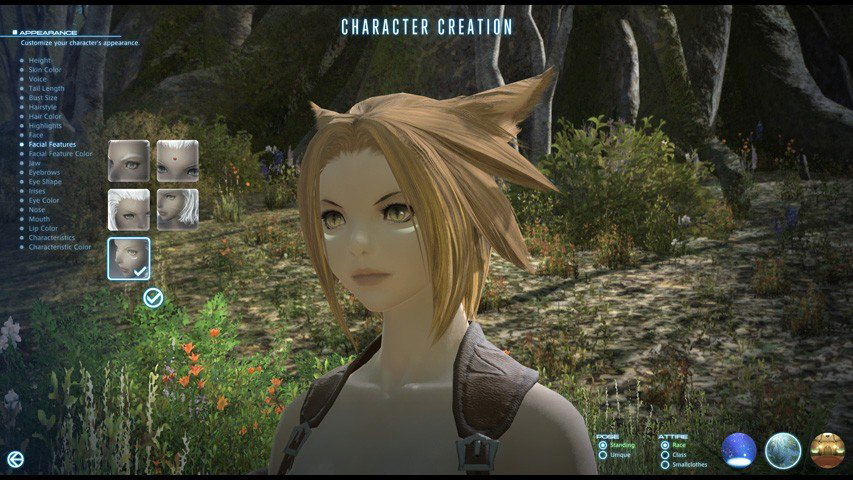Open the Hairstyle option
The width and height of the screenshot is (853, 480).
(x=44, y=107)
